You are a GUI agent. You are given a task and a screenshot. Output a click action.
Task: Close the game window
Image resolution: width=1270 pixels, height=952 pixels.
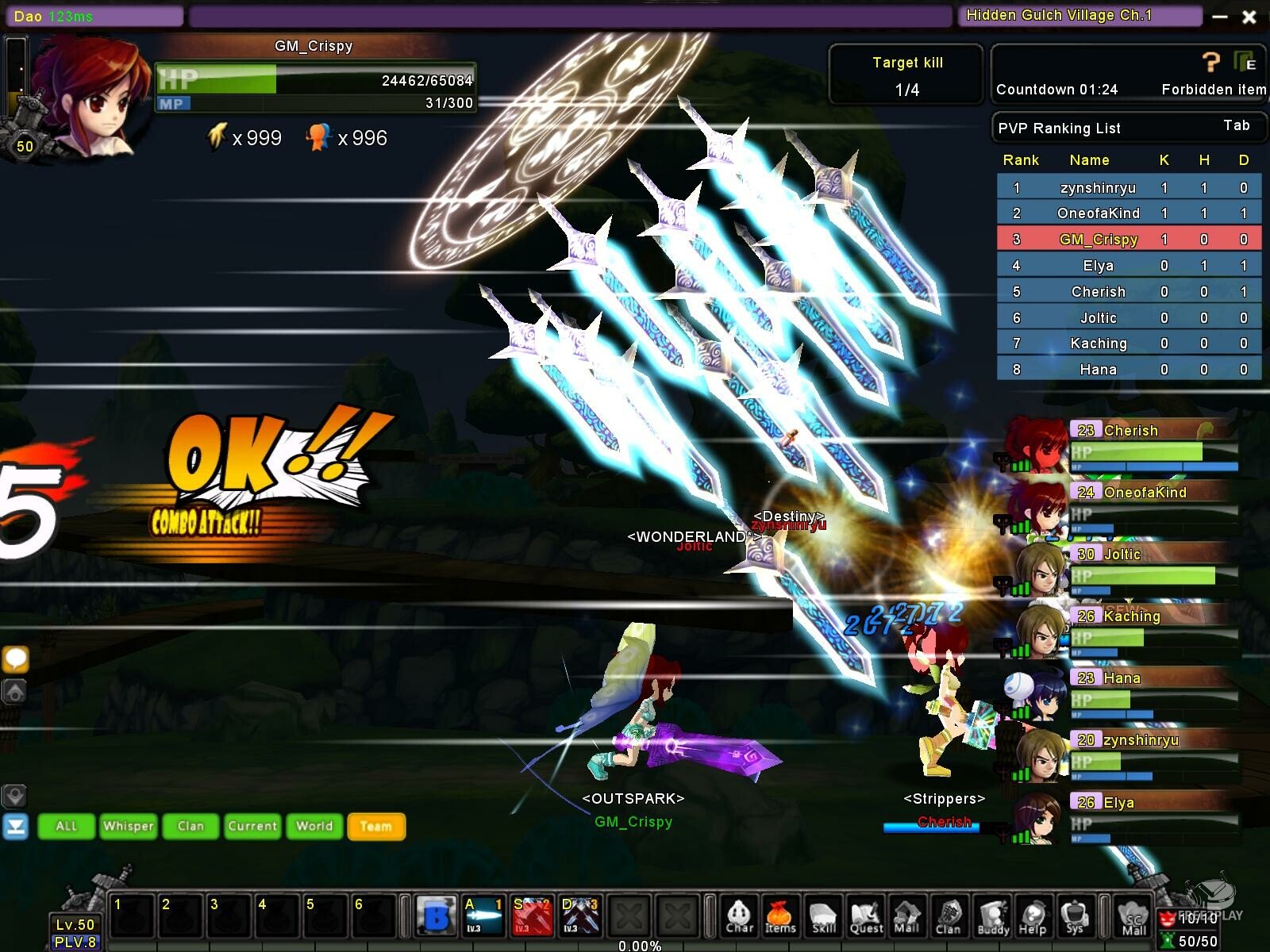(1249, 17)
